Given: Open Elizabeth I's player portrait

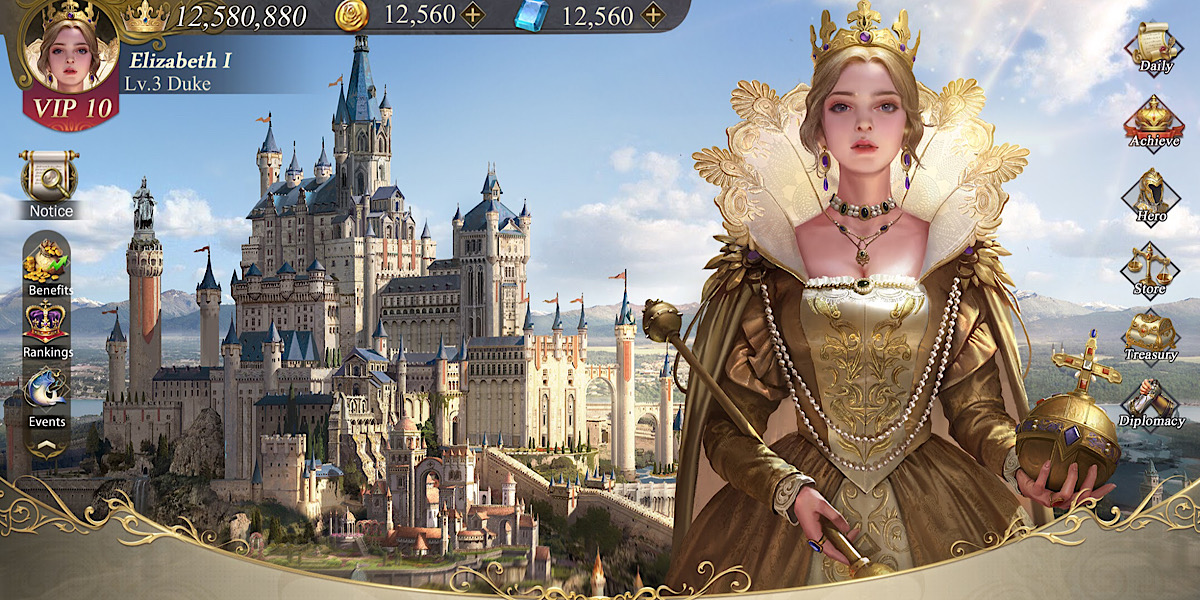Looking at the screenshot, I should [67, 50].
